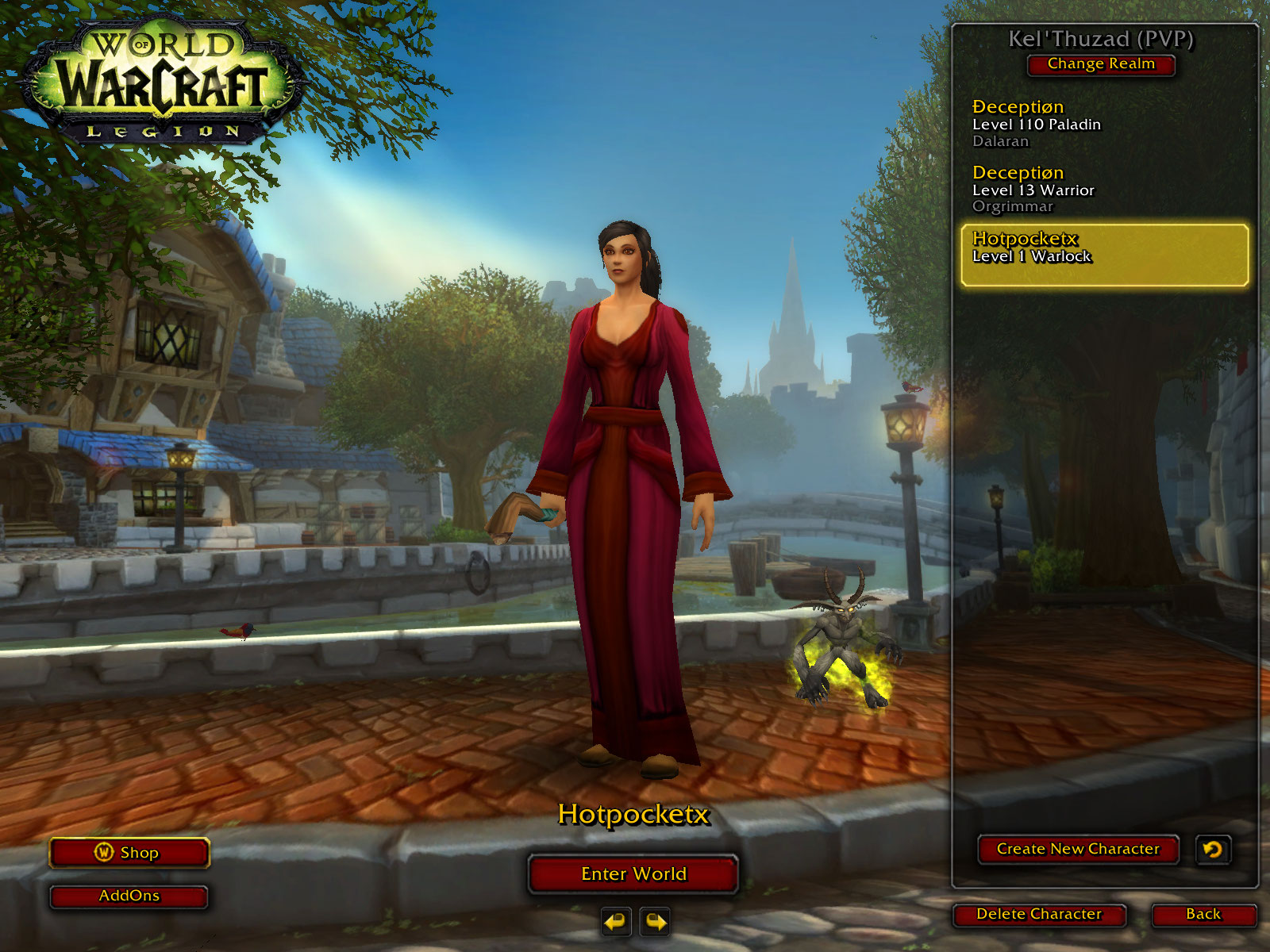Image resolution: width=1270 pixels, height=952 pixels.
Task: Choose the Level 13 Warrior character
Action: [x=1103, y=190]
